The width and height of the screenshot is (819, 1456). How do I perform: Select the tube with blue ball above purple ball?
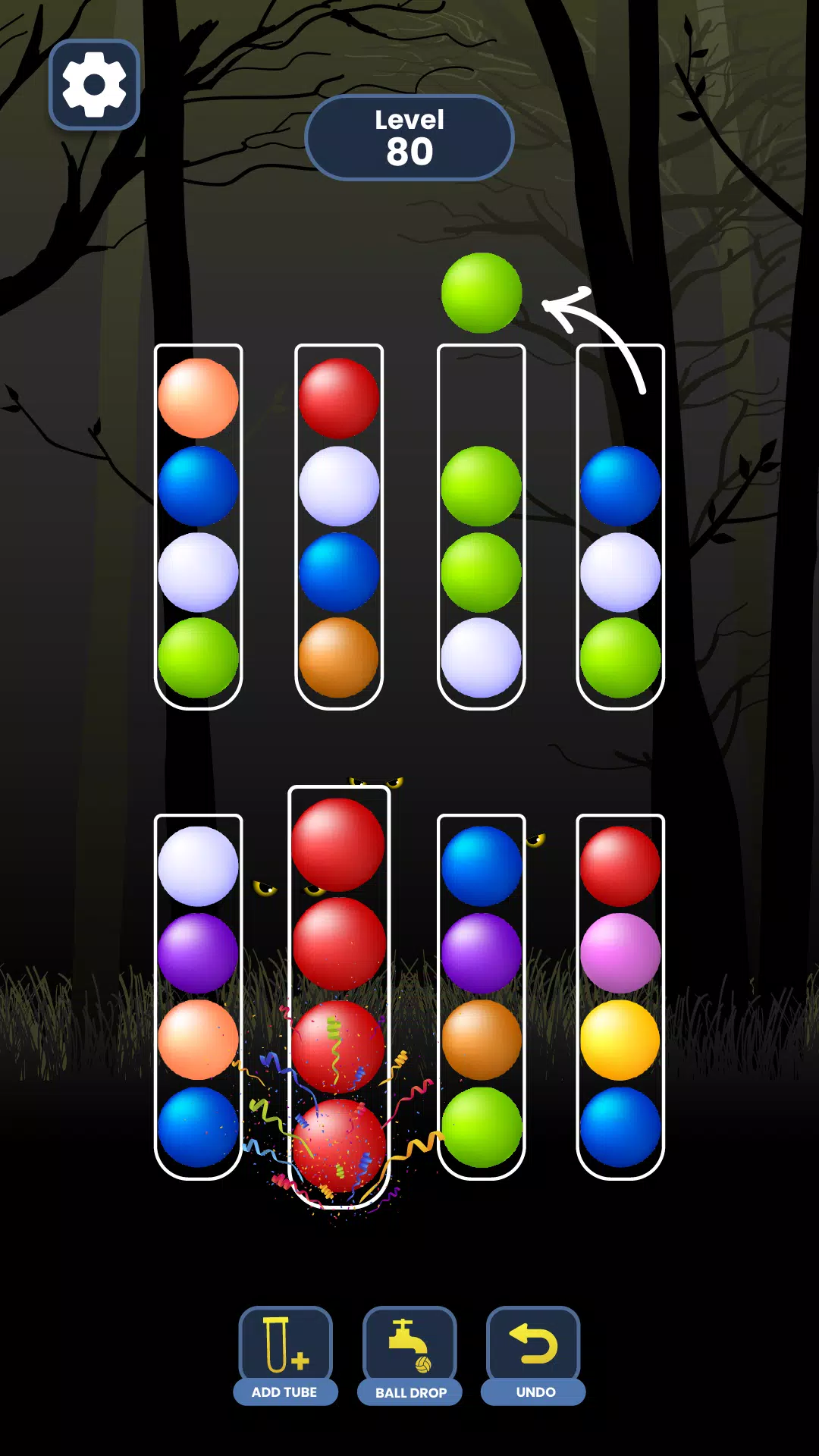(481, 995)
